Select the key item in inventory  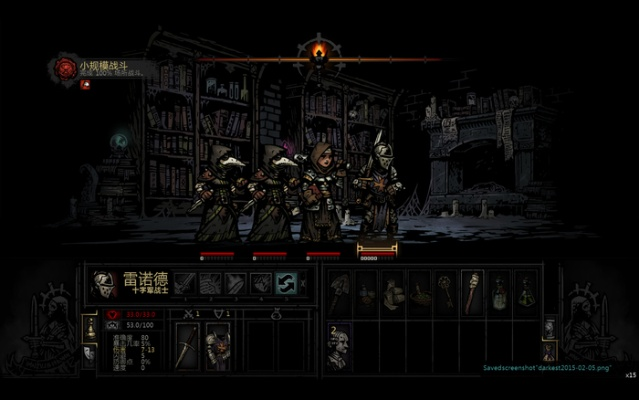(445, 291)
